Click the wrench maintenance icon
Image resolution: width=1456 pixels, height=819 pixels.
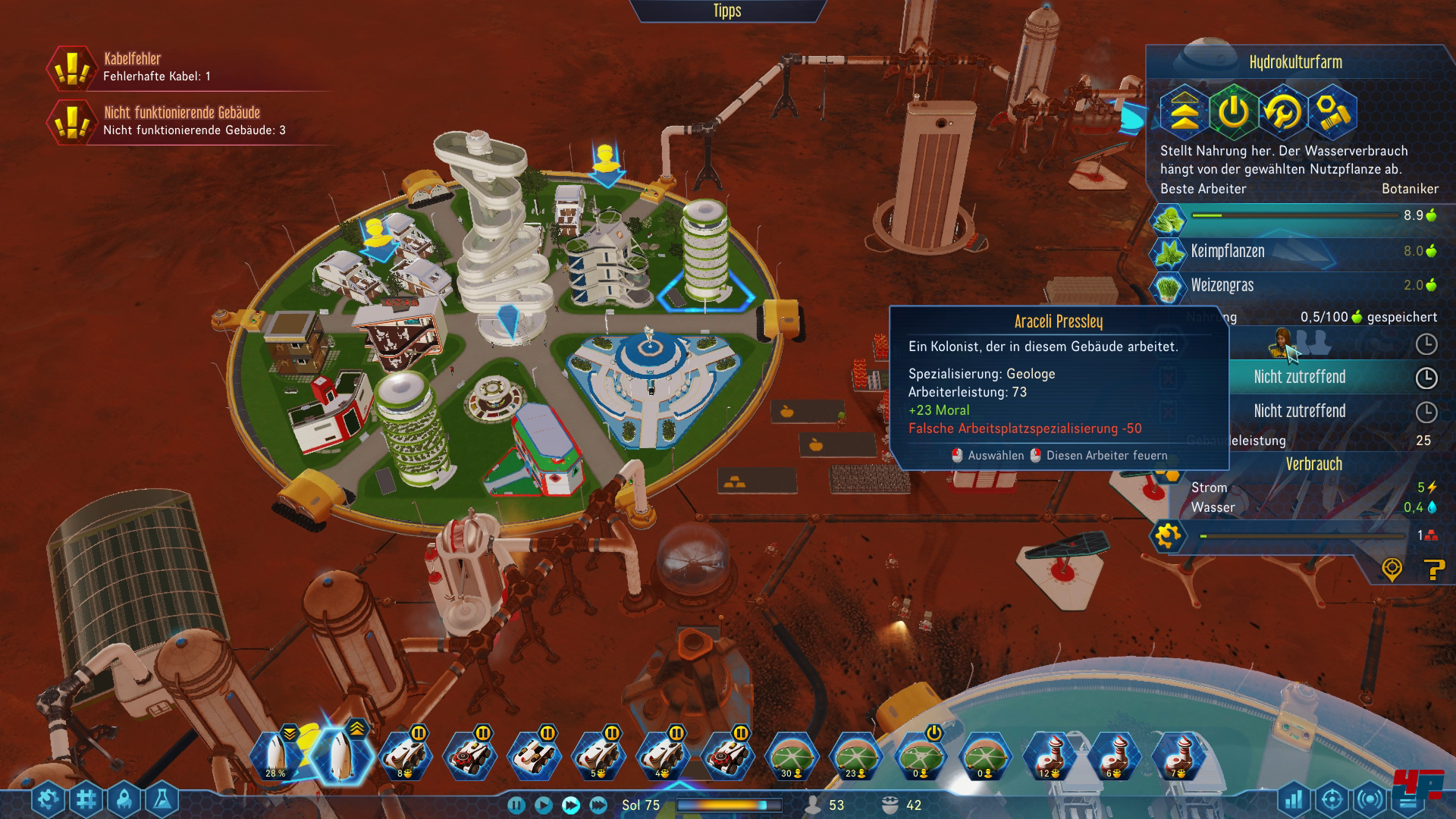pos(1282,112)
